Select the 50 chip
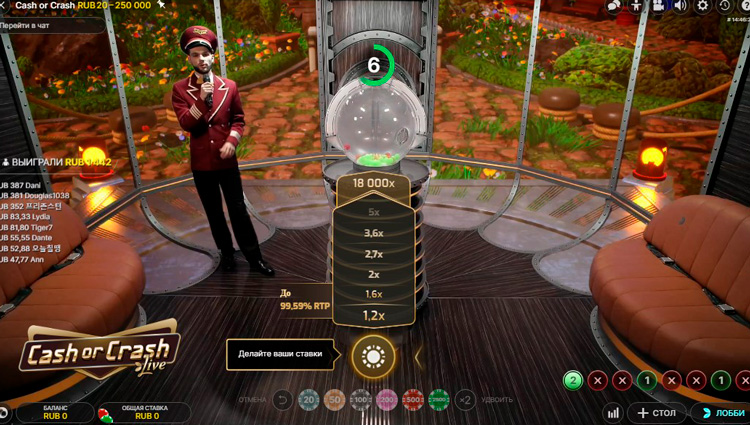The image size is (750, 425). 335,401
